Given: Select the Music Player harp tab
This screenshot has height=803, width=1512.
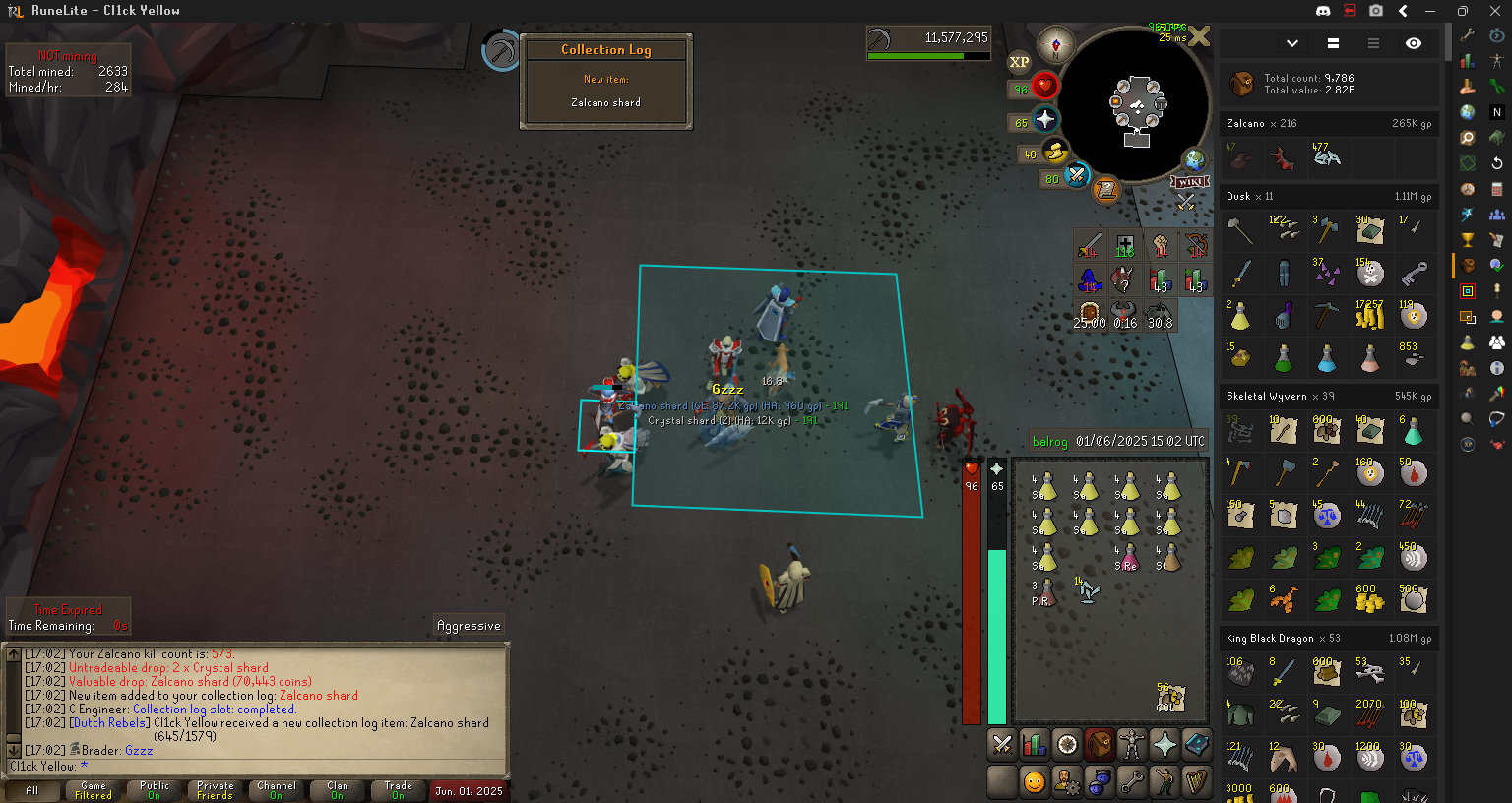Looking at the screenshot, I should 1197,782.
